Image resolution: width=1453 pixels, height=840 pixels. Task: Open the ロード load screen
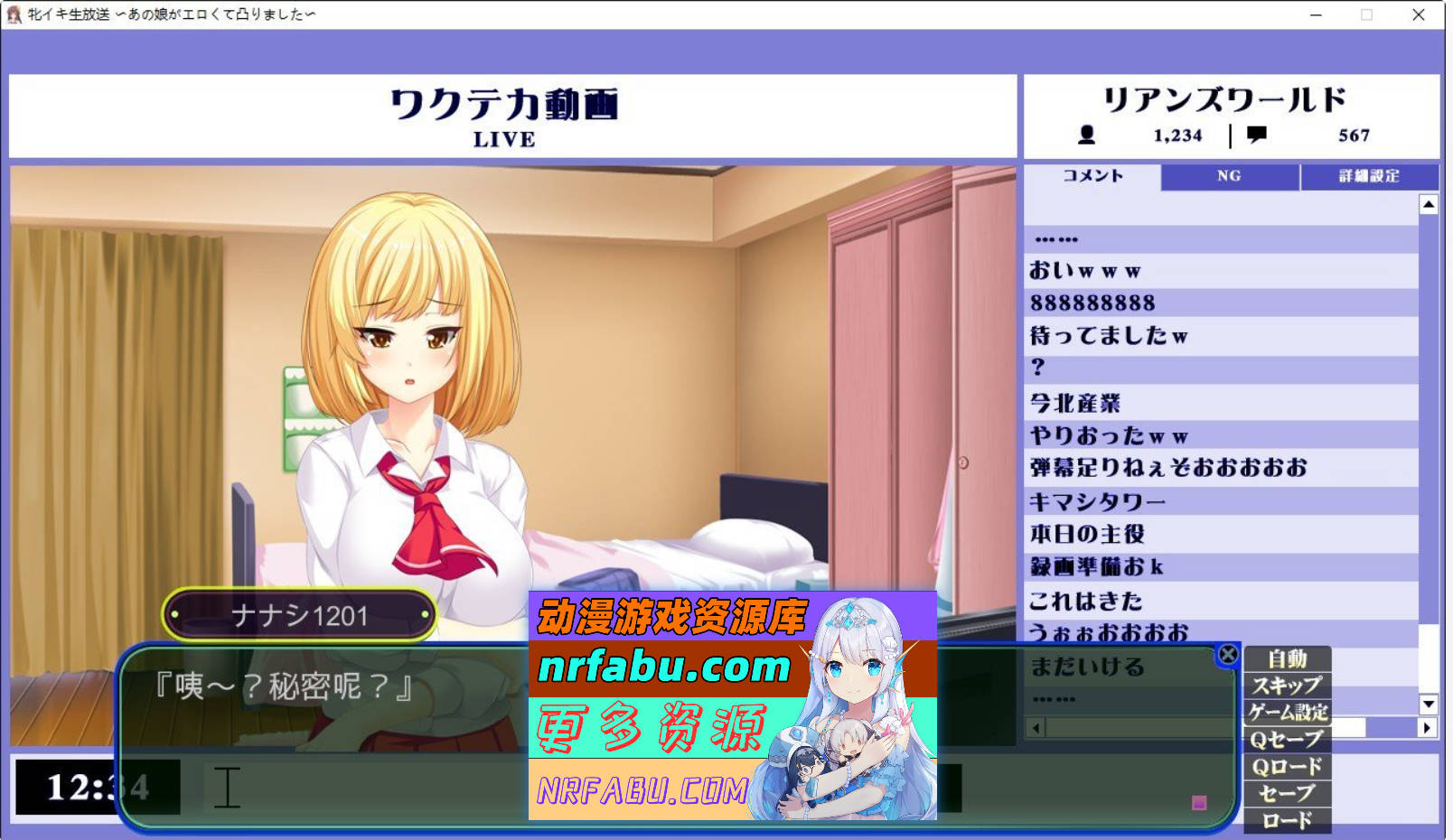pos(1288,820)
